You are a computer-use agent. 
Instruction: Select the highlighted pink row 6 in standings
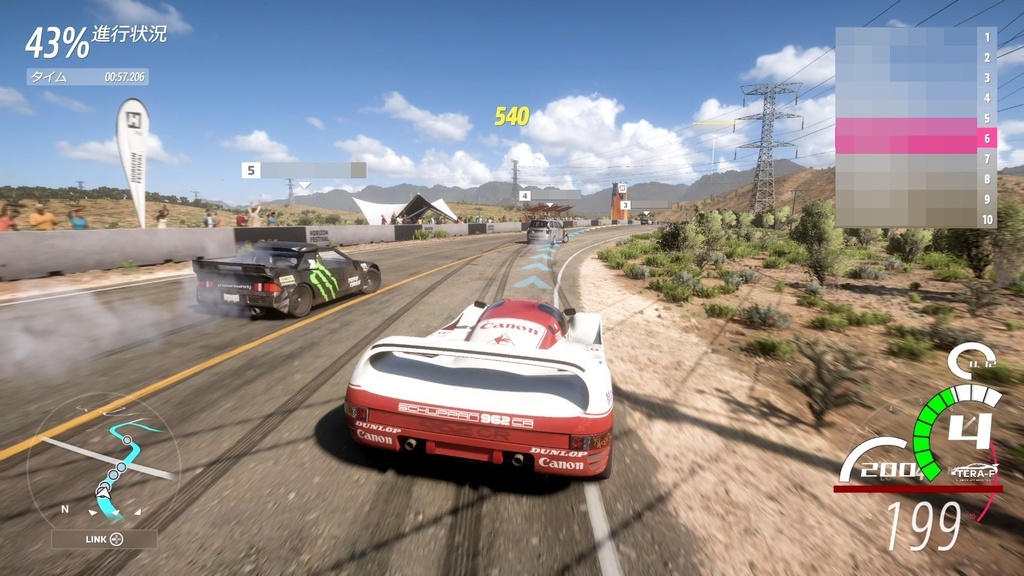click(914, 139)
